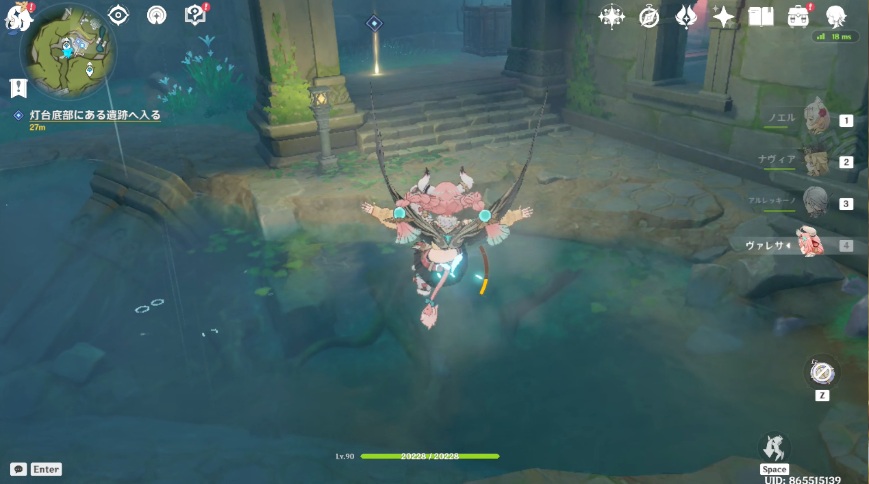Open the character head profile icon
The height and width of the screenshot is (484, 869).
[836, 16]
